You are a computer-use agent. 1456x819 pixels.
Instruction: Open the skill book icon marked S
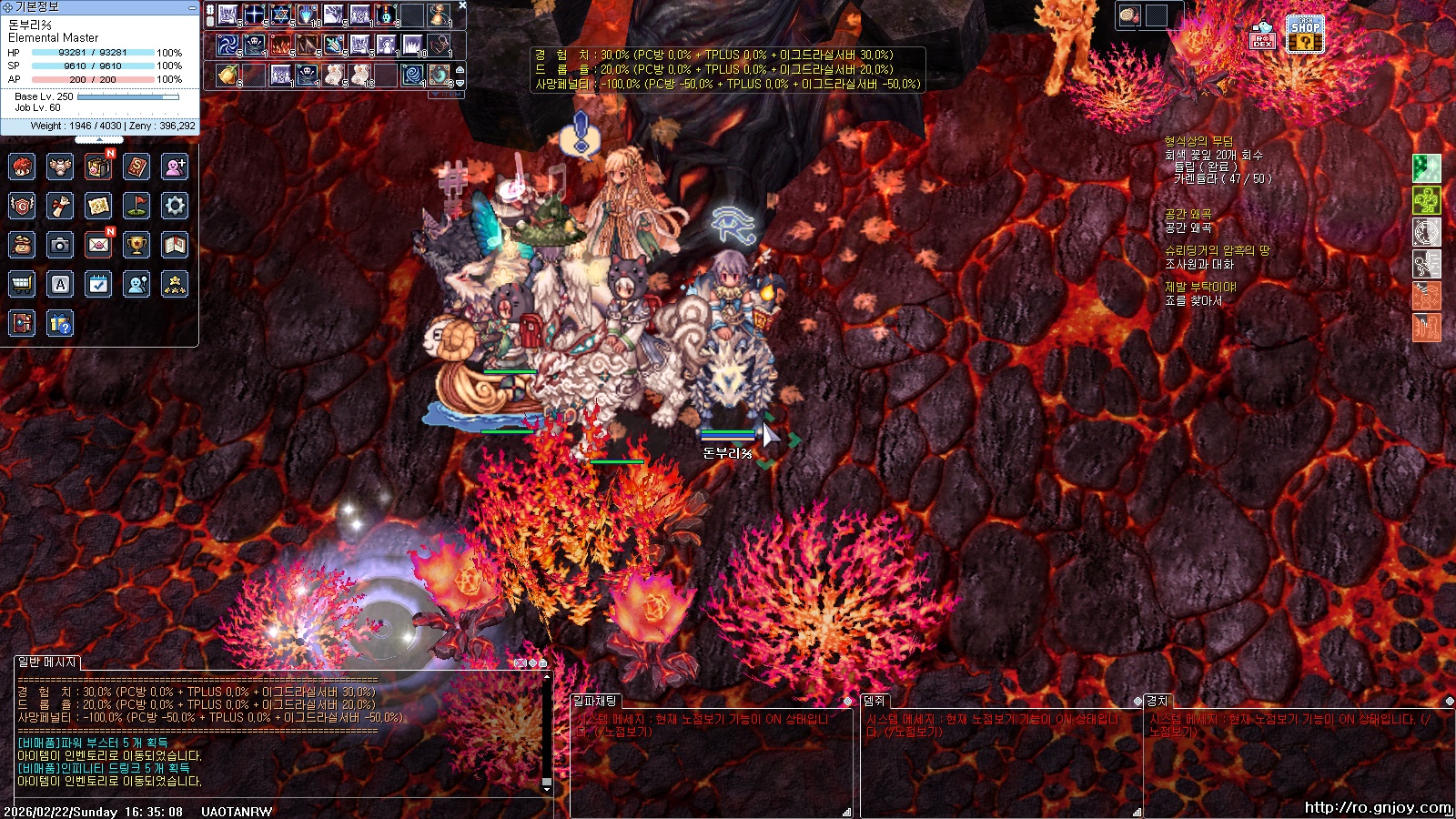click(136, 167)
